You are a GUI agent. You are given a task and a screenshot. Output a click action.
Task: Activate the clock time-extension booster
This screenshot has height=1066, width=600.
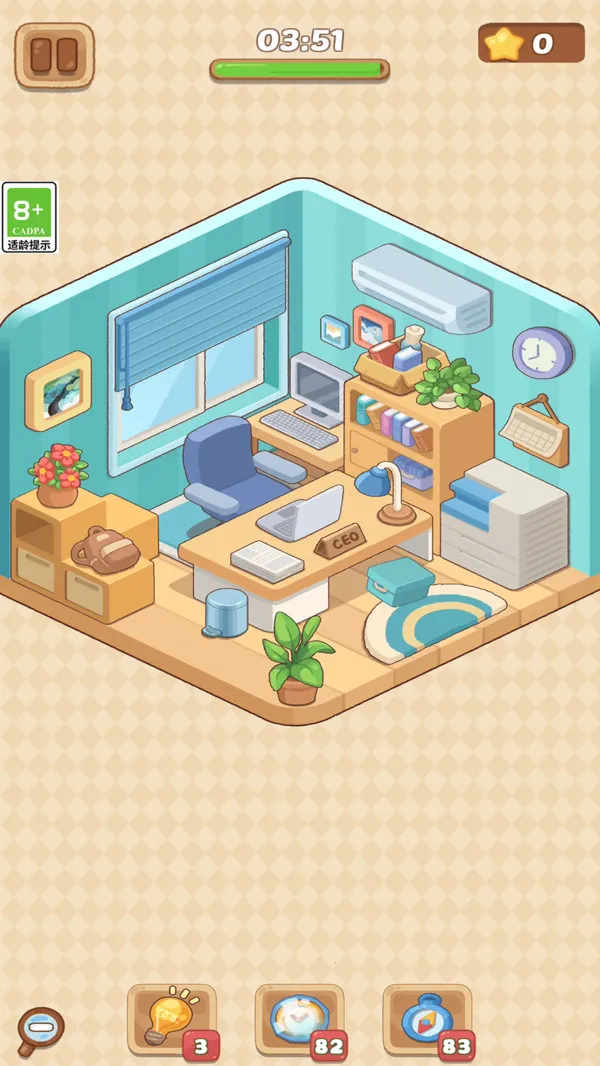coord(299,1018)
